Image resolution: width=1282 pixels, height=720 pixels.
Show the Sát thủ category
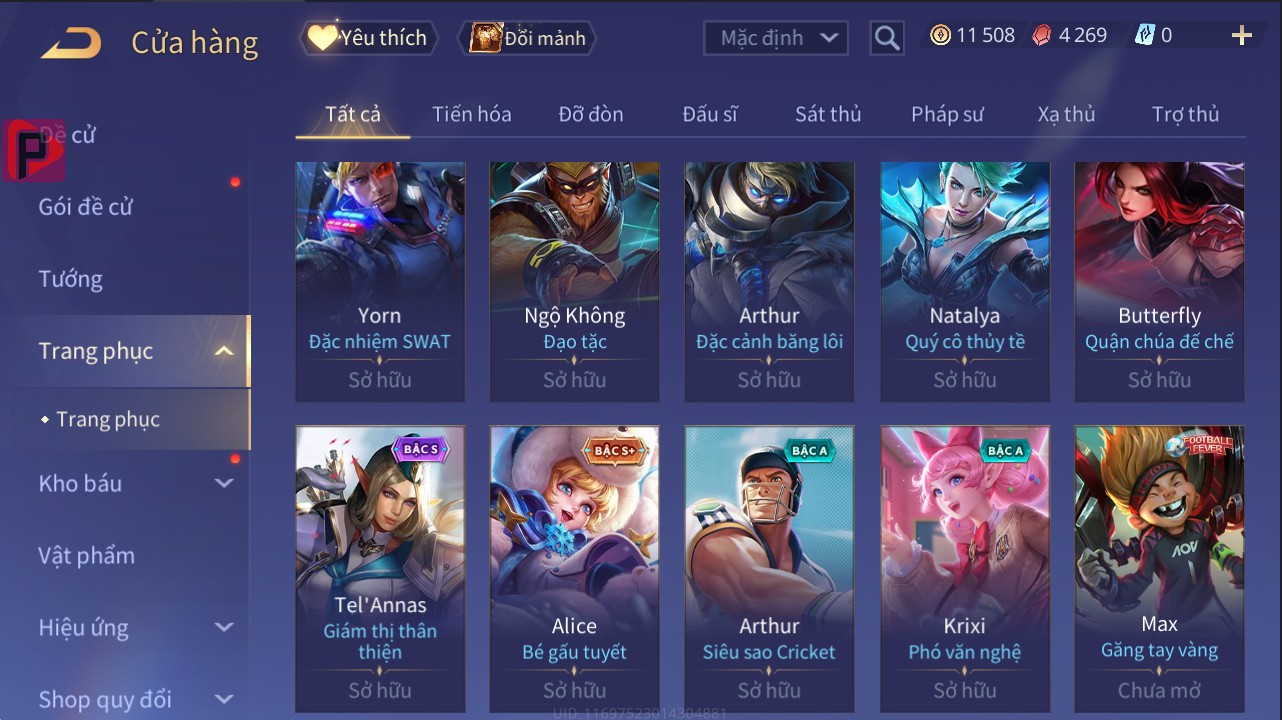click(x=827, y=114)
